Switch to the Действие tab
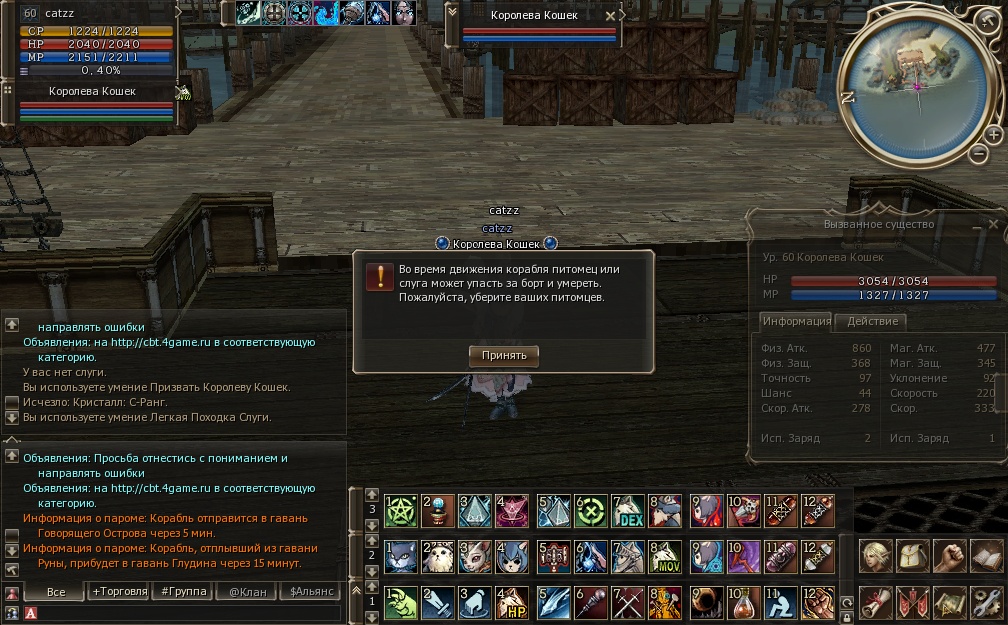 tap(872, 321)
